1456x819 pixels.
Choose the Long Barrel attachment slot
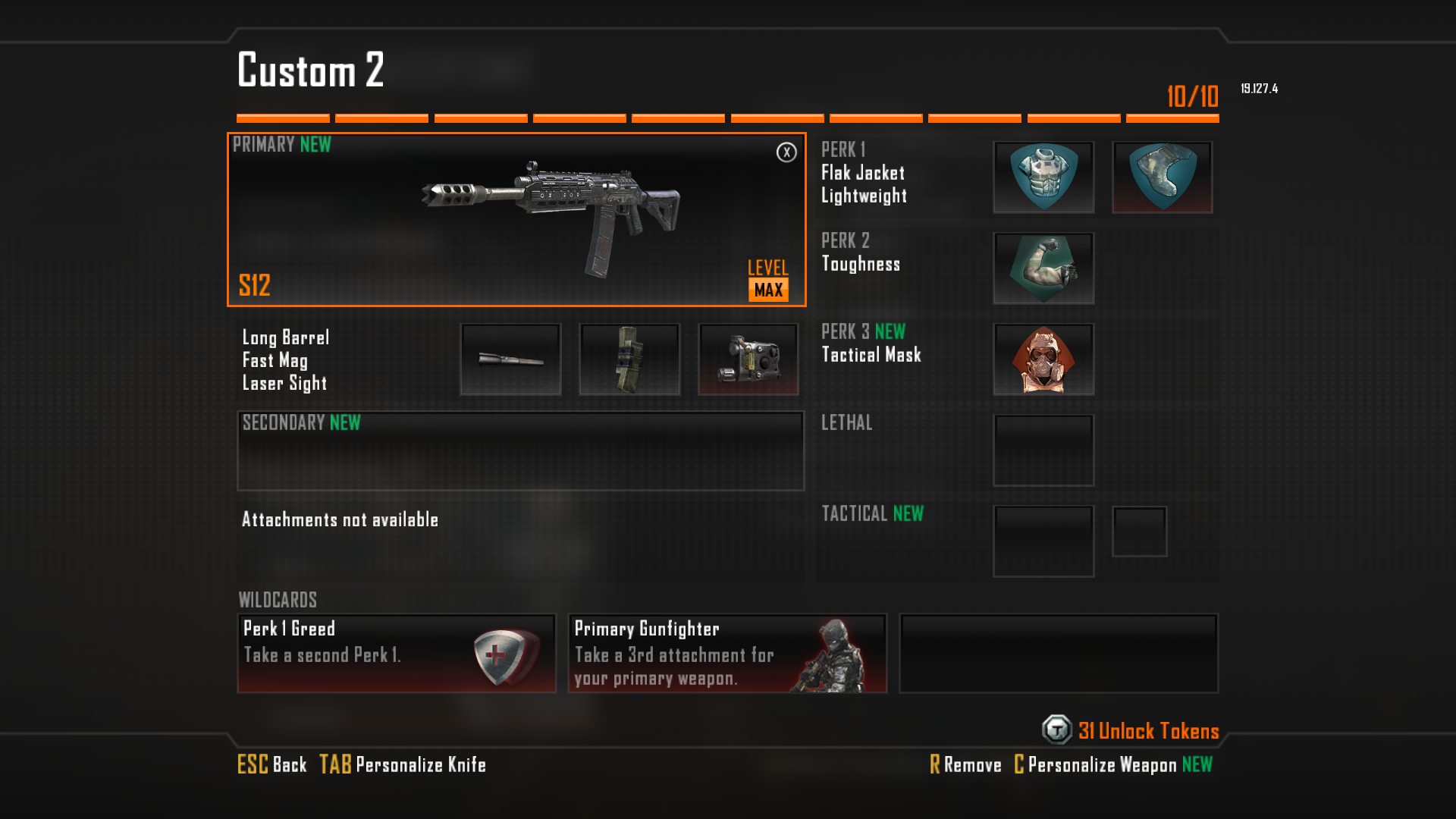(x=510, y=359)
